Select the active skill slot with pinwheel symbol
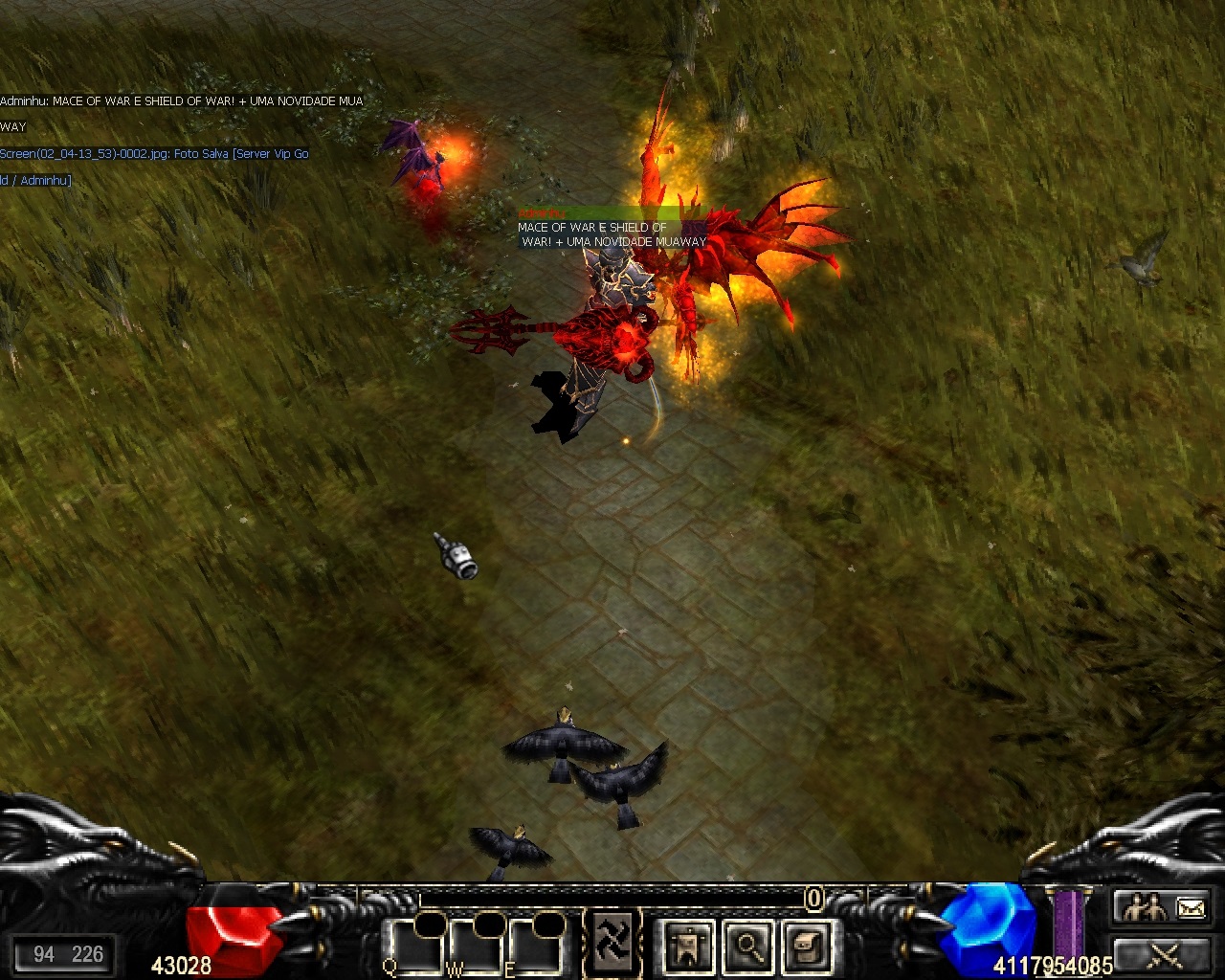Viewport: 1225px width, 980px height. coord(613,943)
